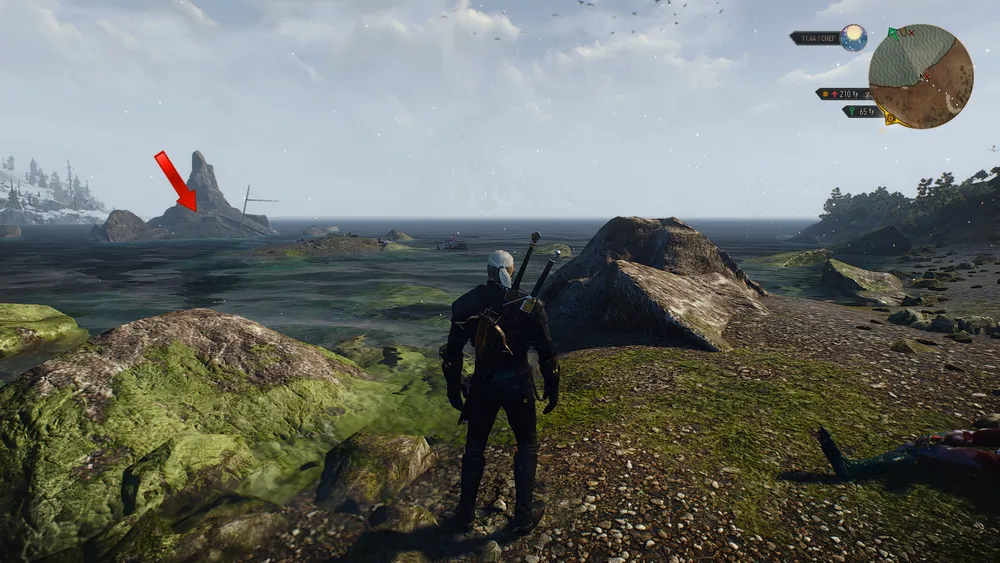Screen dimensions: 1000x563
Task: Click the moon weather icon beside the clock
Action: [853, 38]
